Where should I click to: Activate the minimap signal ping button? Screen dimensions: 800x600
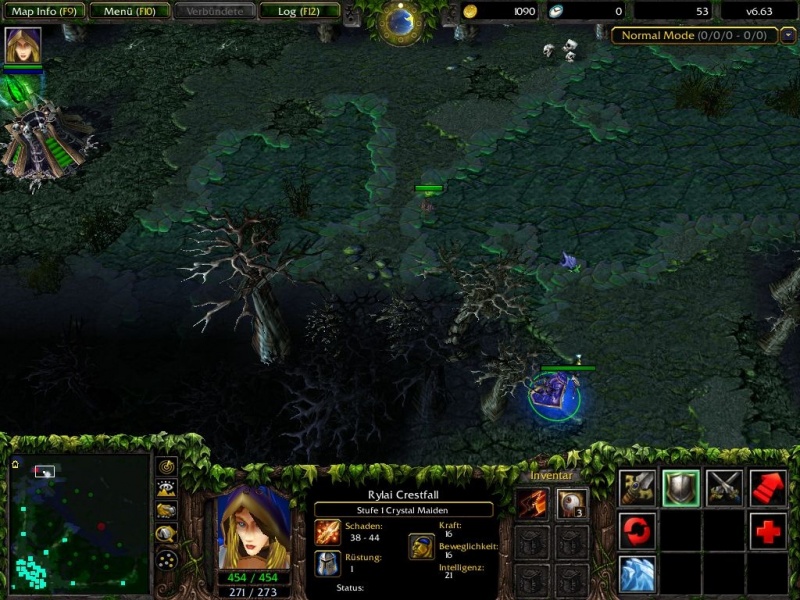click(167, 467)
